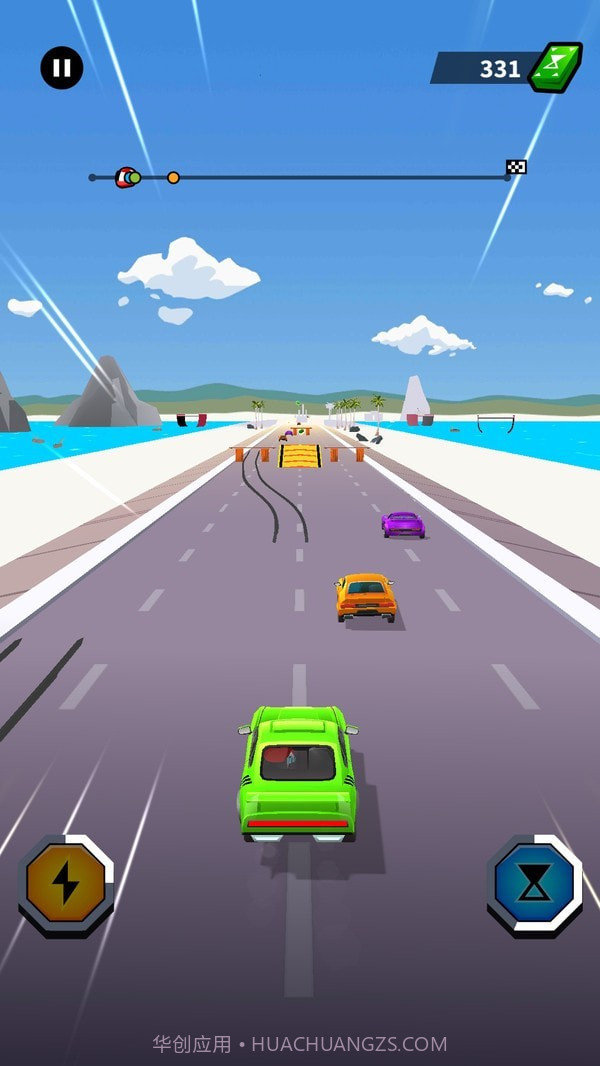Activate the lightning bolt boost ability
Screen dimensions: 600x1066
[66, 884]
